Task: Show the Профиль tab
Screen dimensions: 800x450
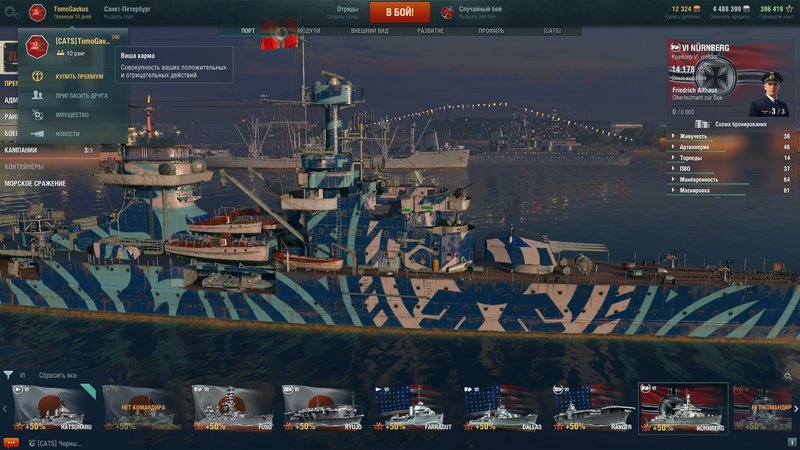Action: coord(491,31)
